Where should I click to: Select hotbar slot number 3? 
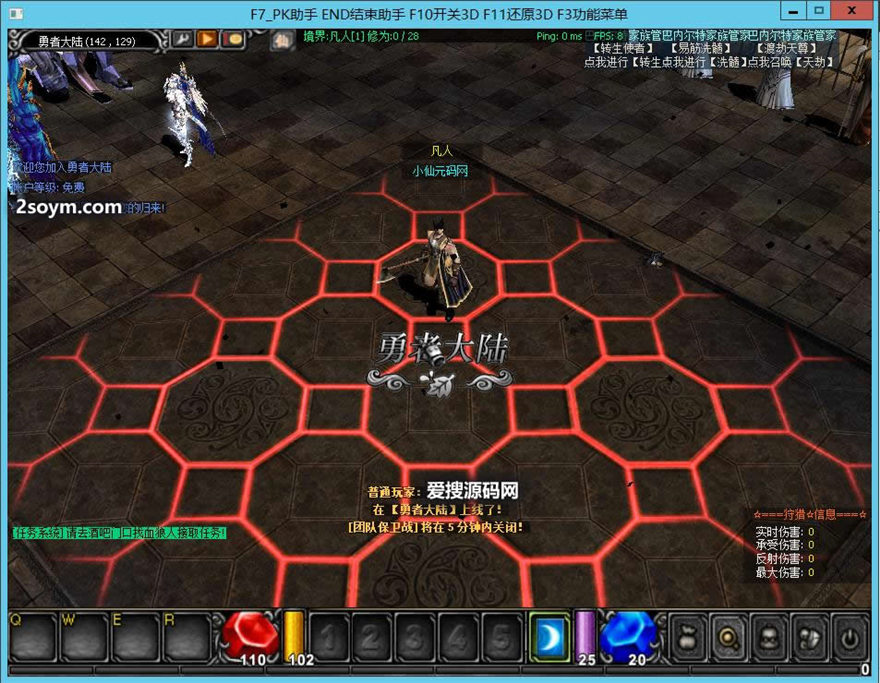(414, 635)
